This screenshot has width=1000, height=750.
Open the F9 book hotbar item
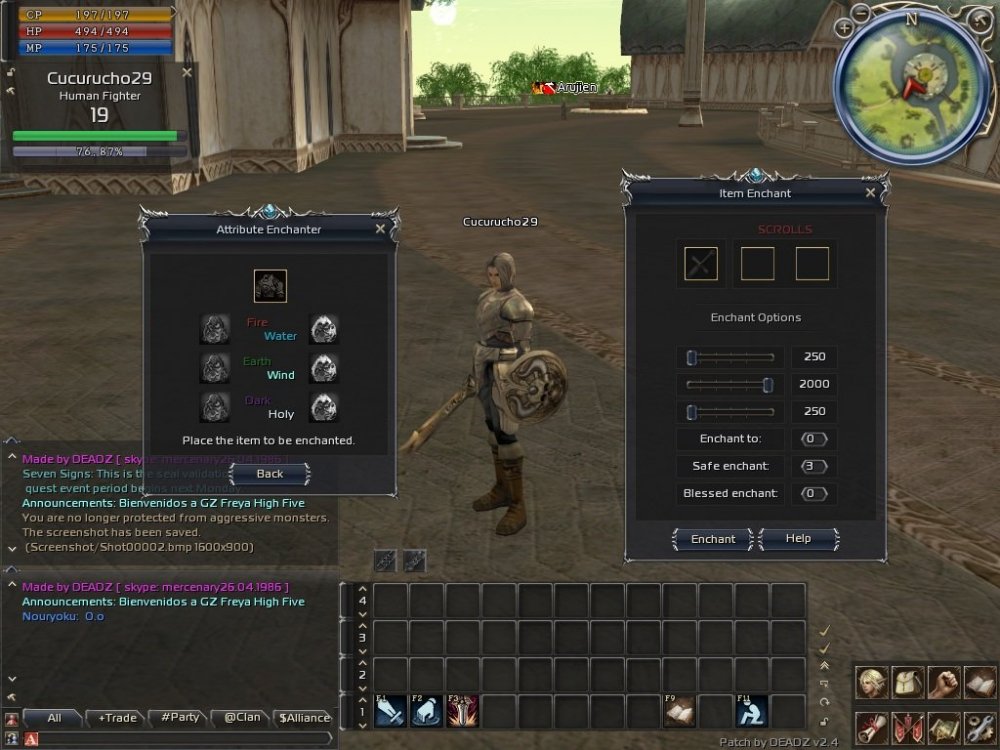click(680, 711)
